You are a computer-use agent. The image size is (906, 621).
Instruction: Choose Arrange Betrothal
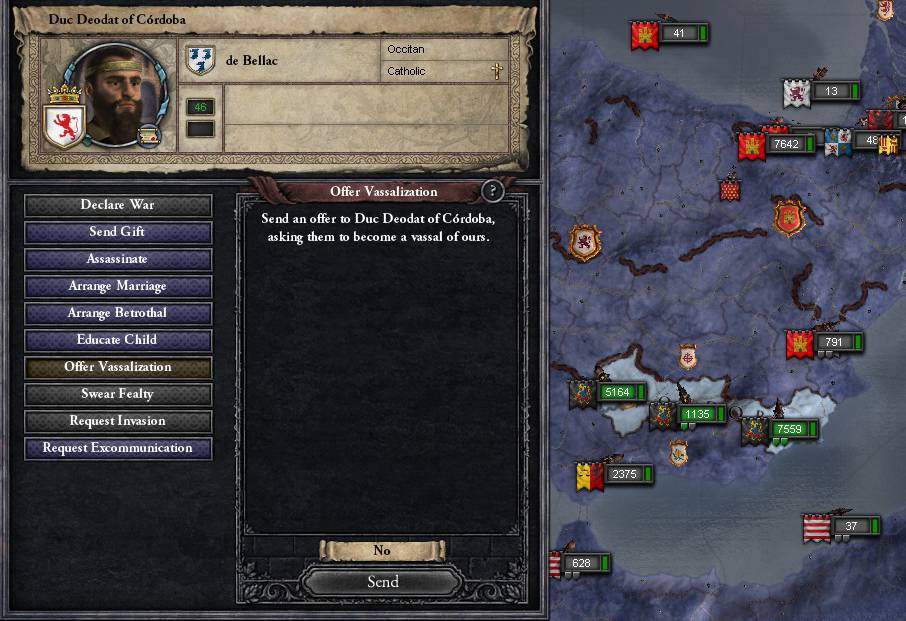[x=118, y=313]
